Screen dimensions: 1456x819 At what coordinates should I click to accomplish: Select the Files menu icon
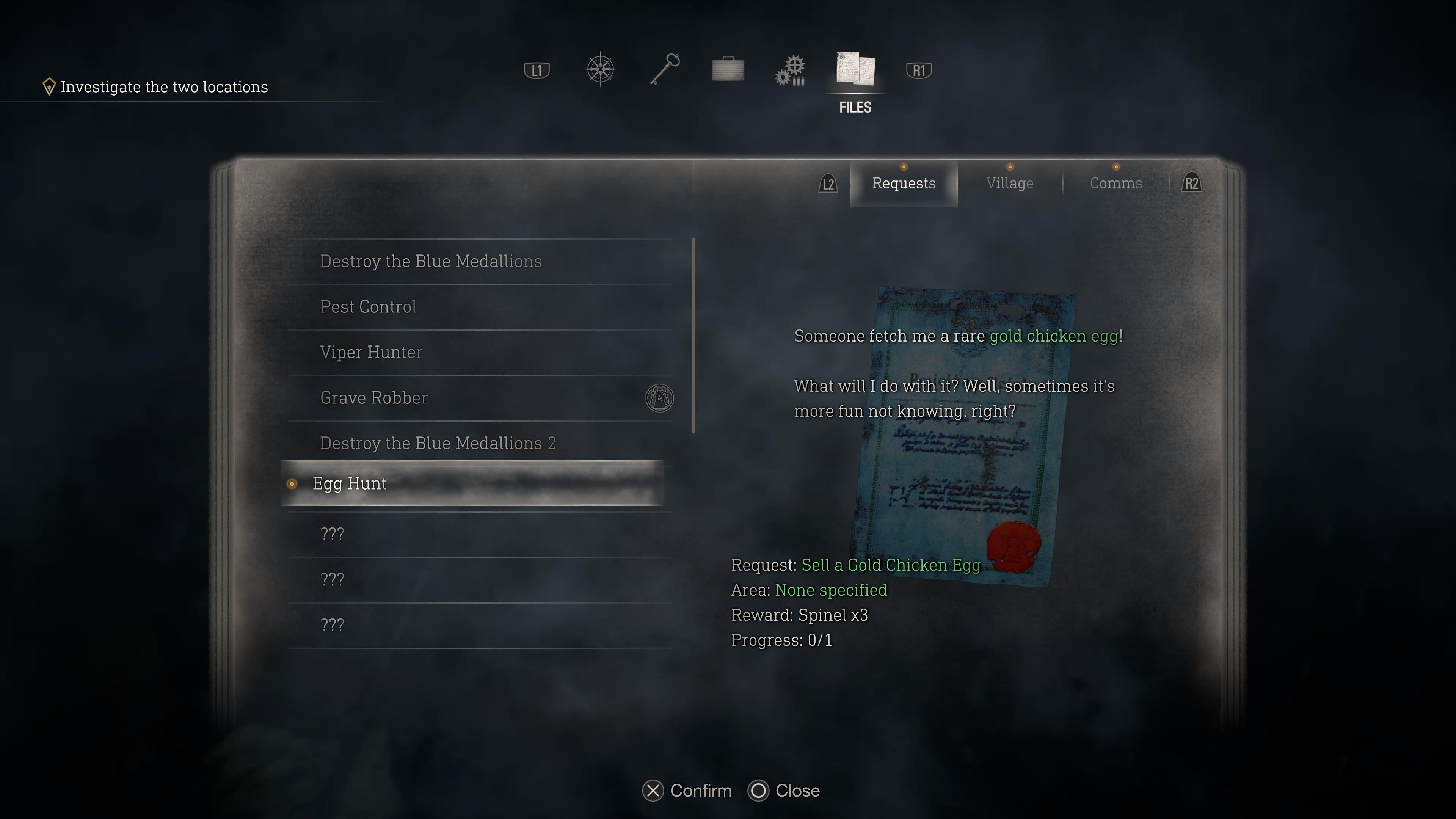pyautogui.click(x=855, y=70)
